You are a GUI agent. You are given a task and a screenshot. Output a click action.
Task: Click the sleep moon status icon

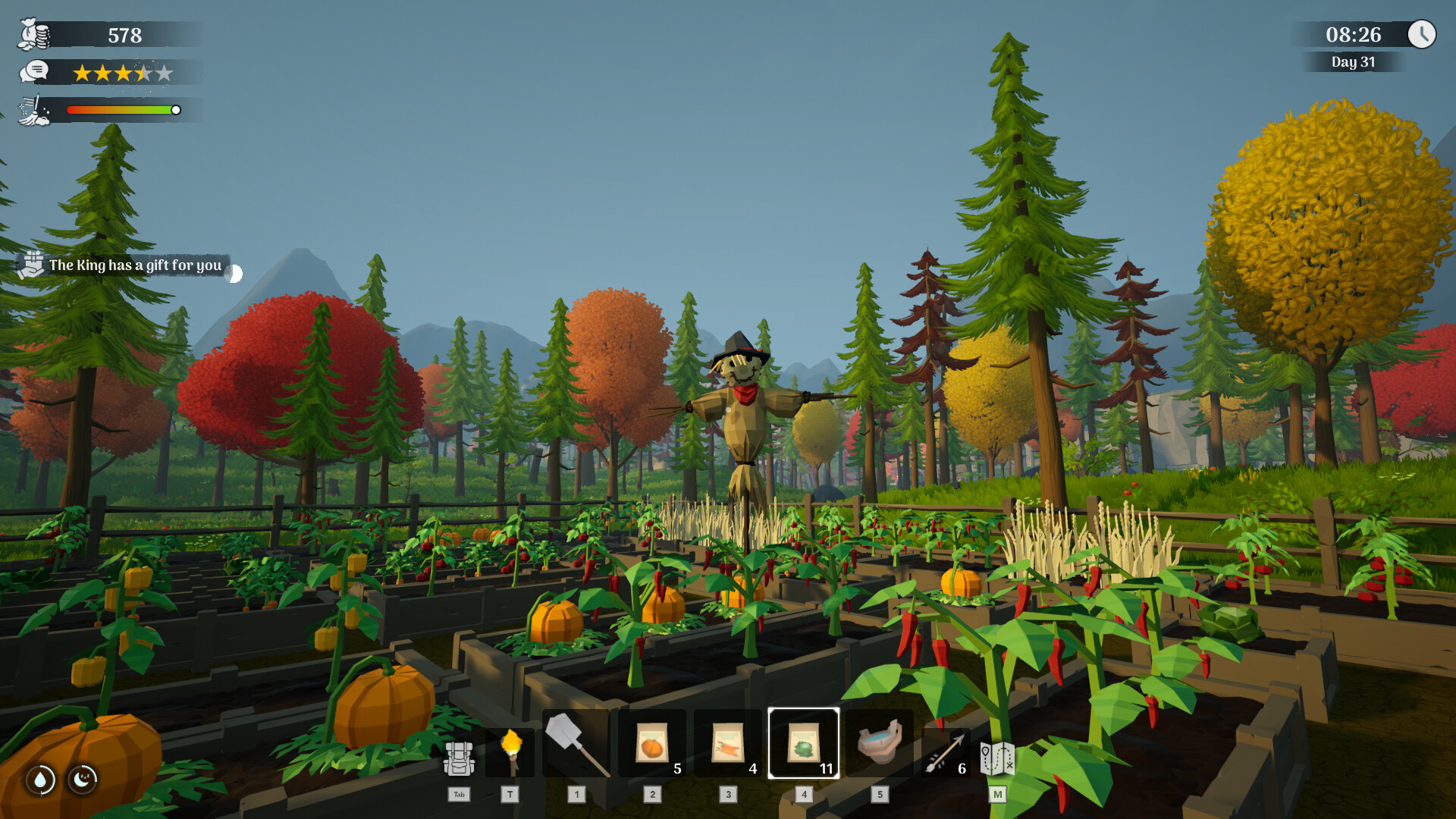click(x=83, y=779)
